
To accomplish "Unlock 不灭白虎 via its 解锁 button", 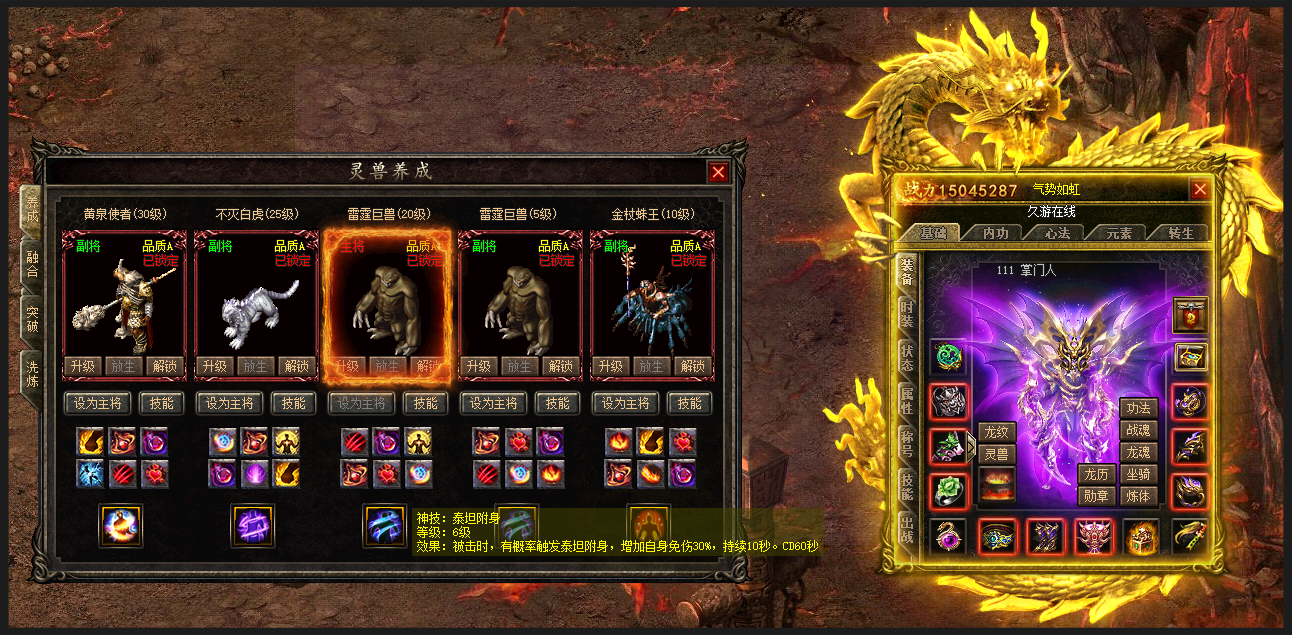I will coord(296,366).
